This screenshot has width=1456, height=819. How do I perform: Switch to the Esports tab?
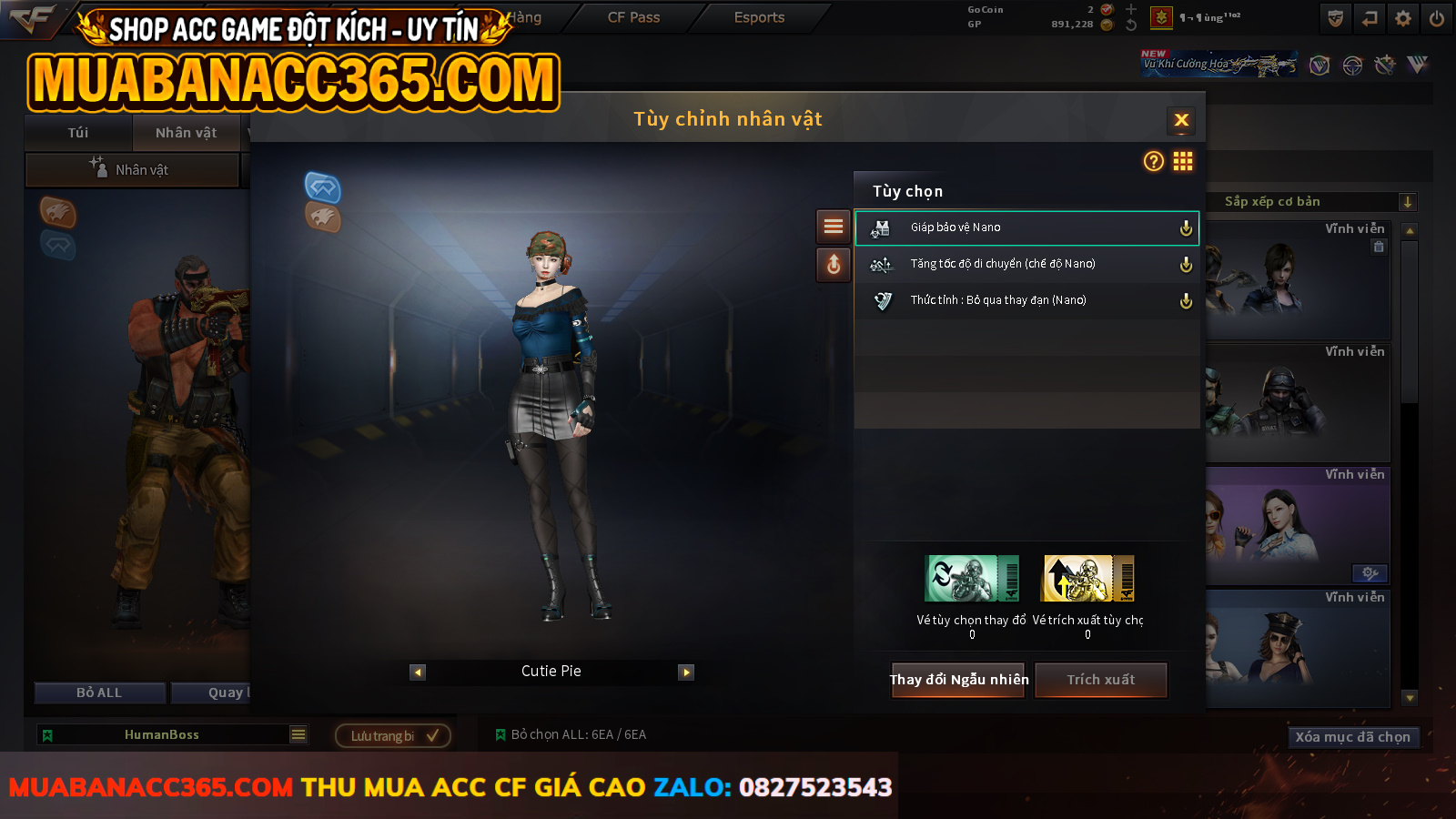(x=759, y=17)
